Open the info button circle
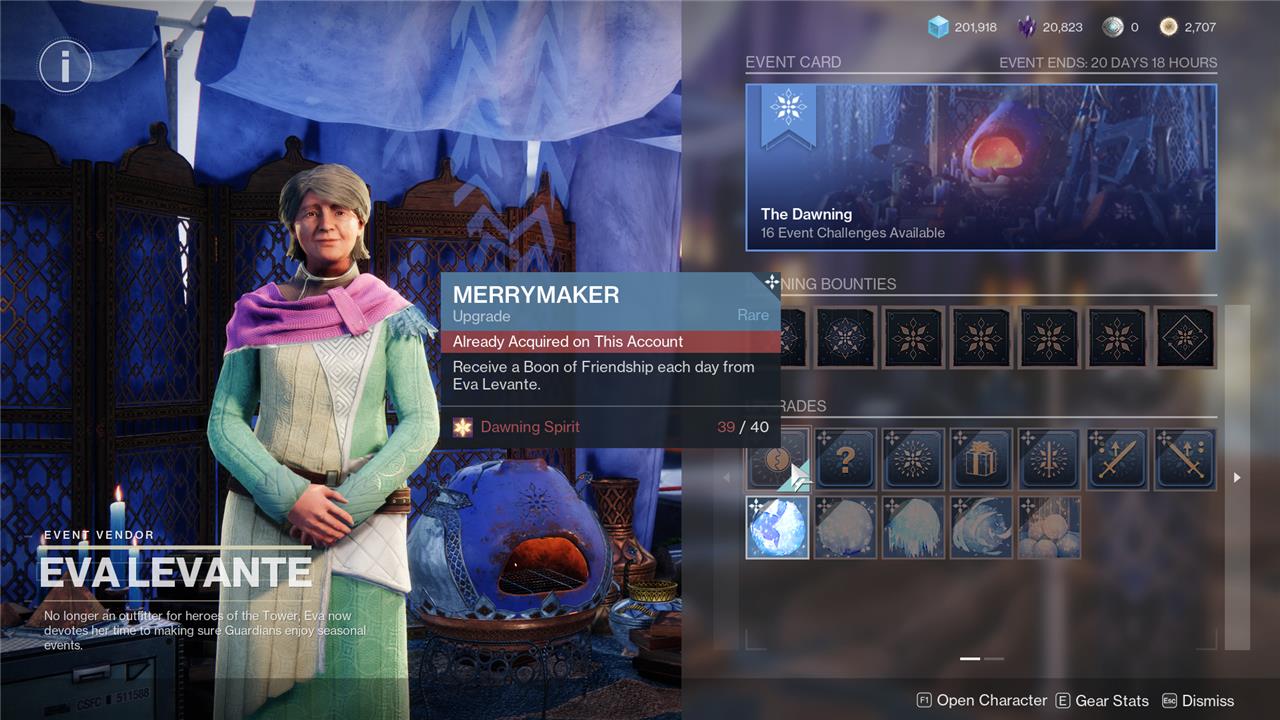 pos(65,67)
